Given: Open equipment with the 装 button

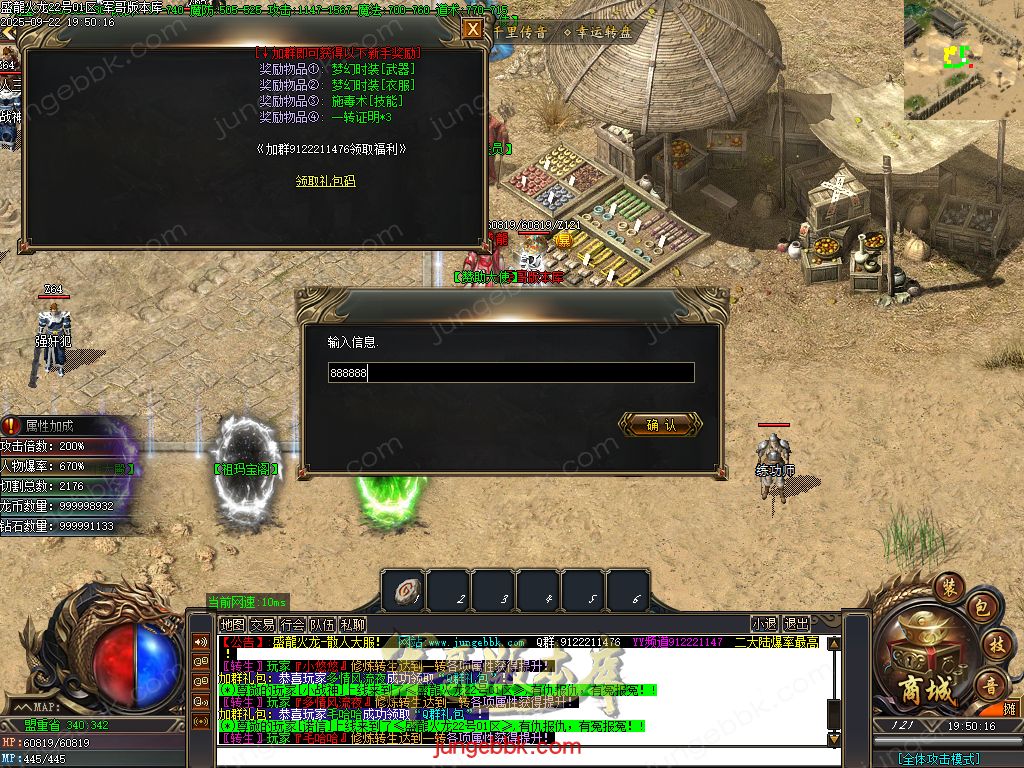Looking at the screenshot, I should [x=949, y=588].
